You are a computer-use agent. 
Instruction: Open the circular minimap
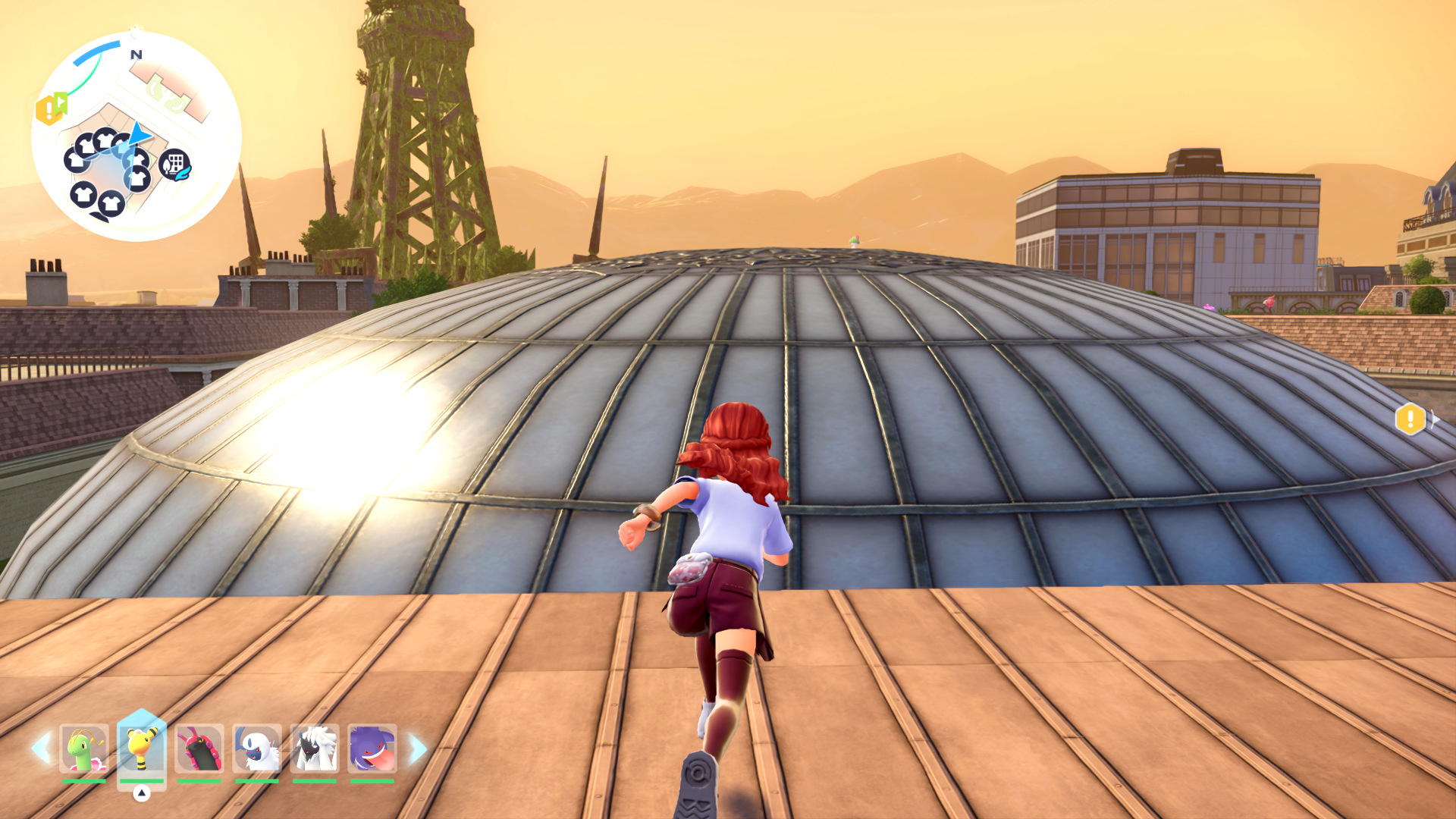point(136,136)
